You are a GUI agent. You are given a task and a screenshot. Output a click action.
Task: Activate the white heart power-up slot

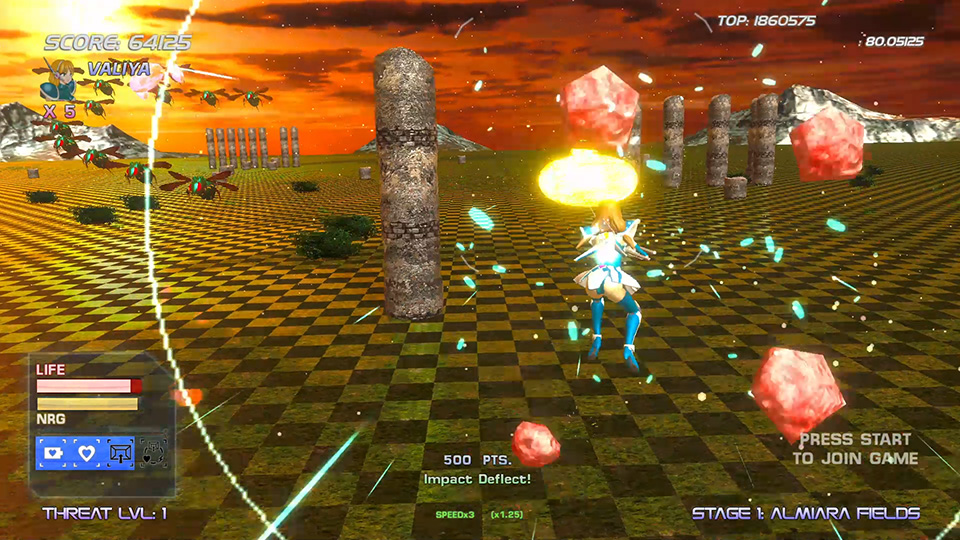86,453
